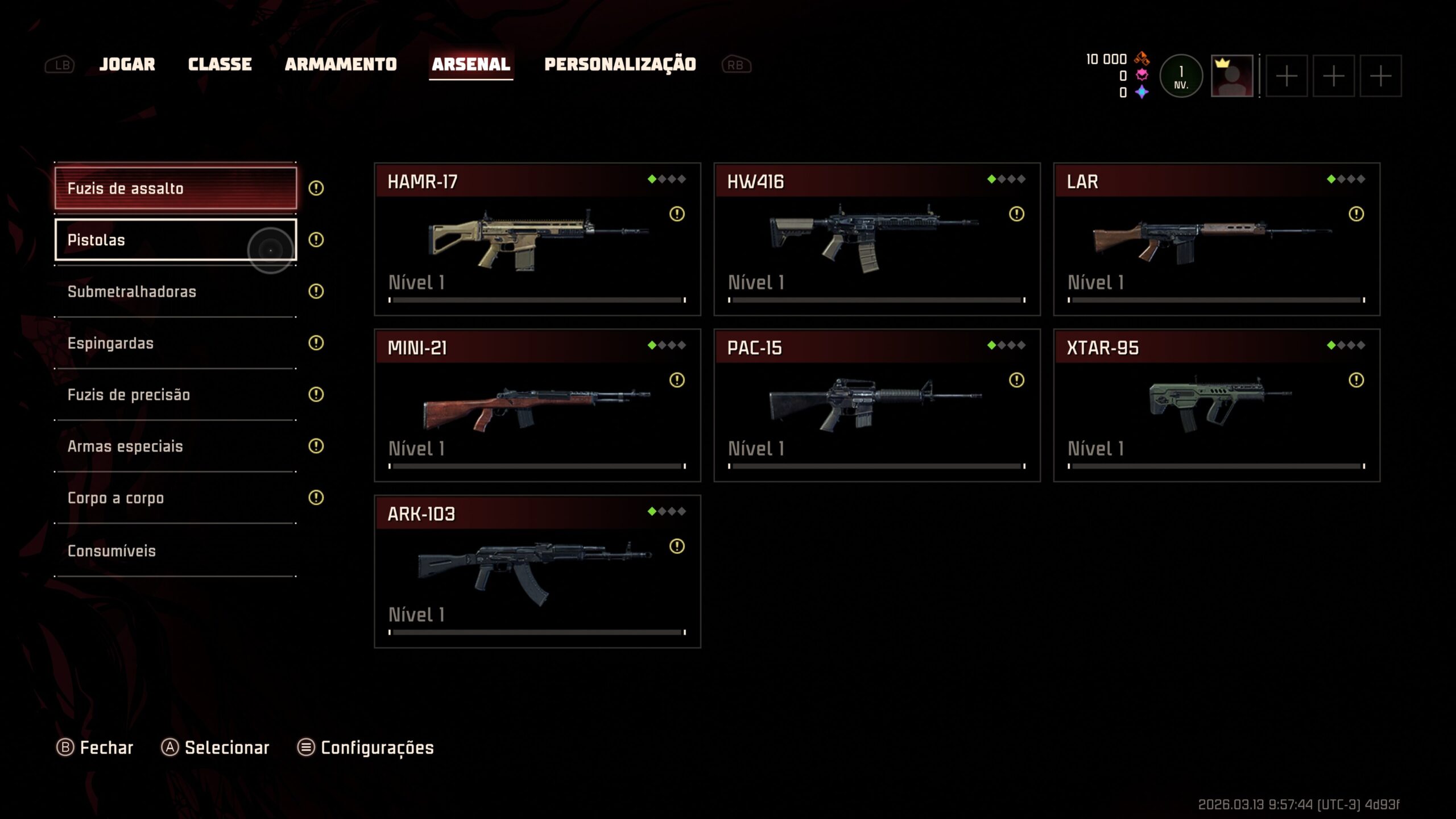Open the PAC-15 weapon card
The width and height of the screenshot is (1456, 819).
point(876,405)
